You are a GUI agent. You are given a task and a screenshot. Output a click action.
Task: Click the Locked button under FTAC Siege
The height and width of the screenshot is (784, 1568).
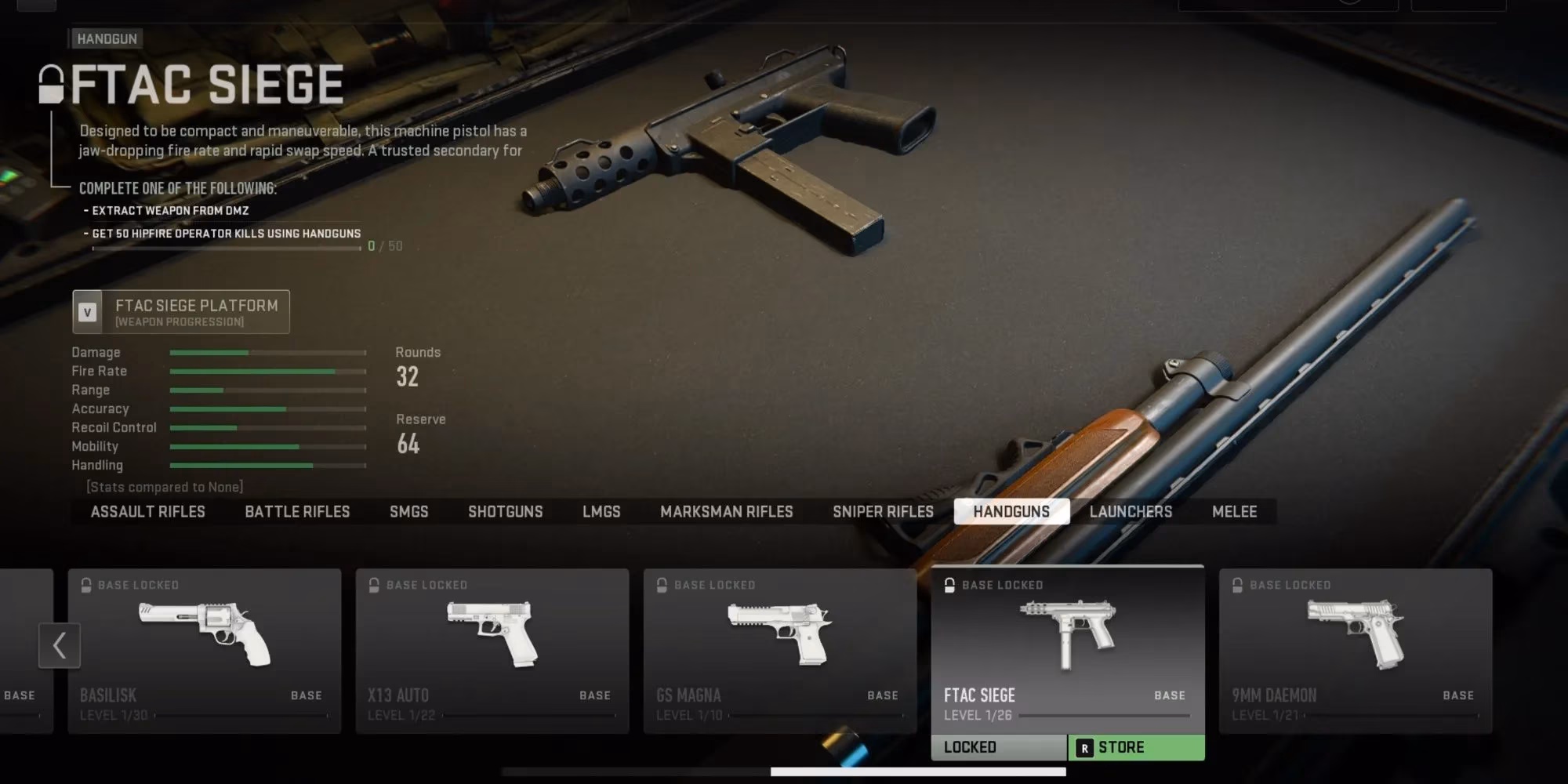click(x=998, y=748)
